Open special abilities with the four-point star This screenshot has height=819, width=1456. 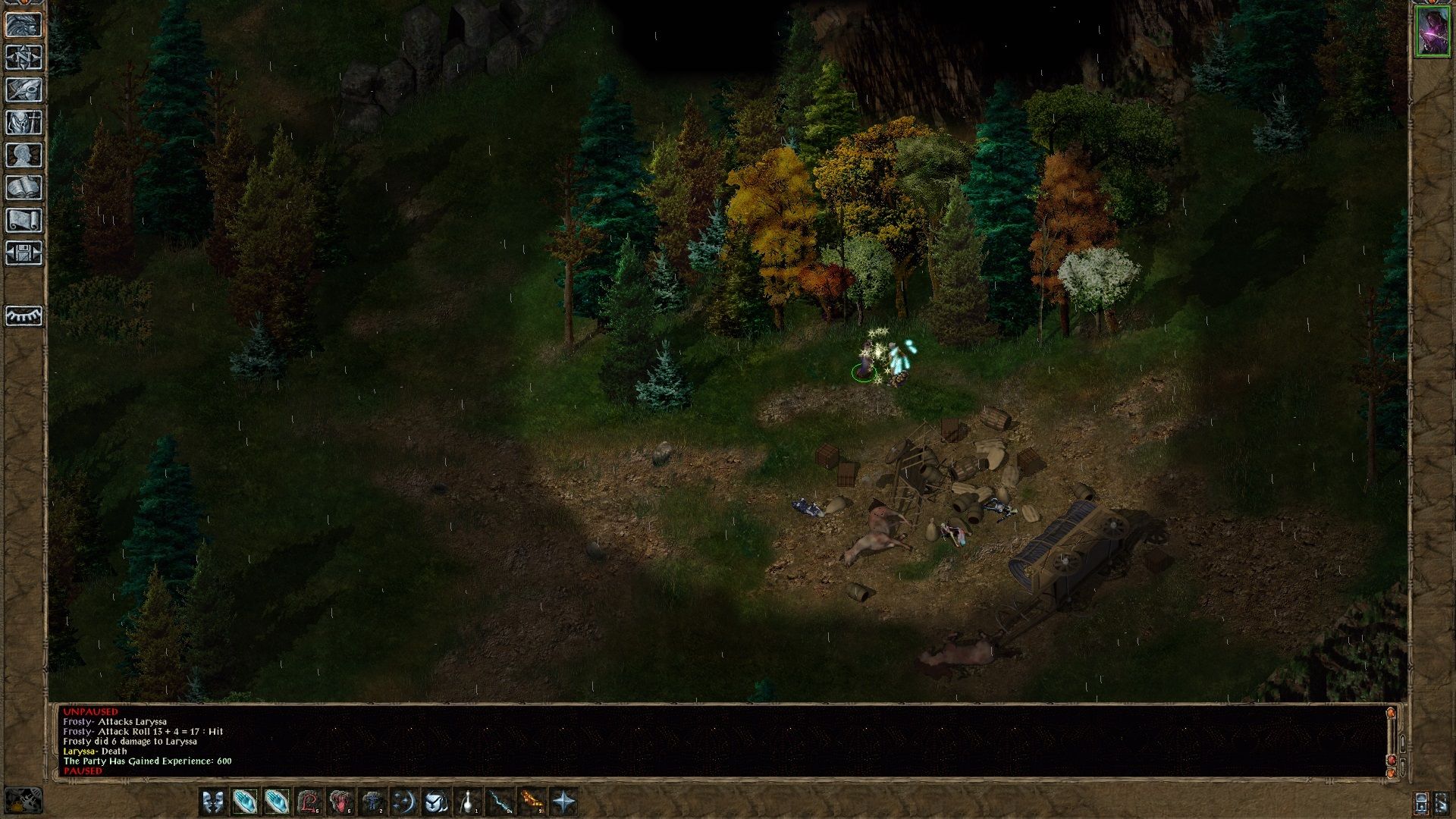point(563,802)
